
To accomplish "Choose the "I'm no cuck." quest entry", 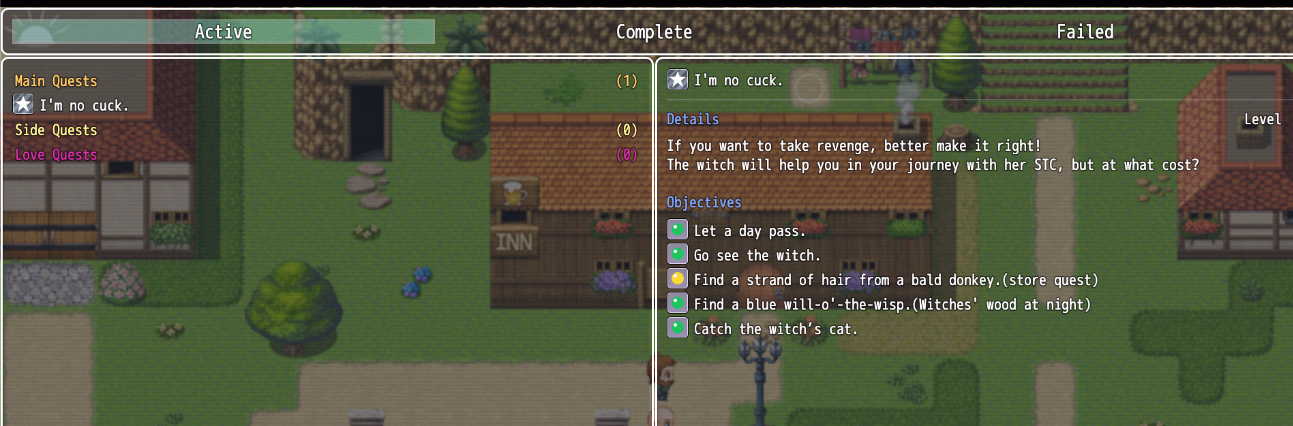I will click(x=84, y=105).
